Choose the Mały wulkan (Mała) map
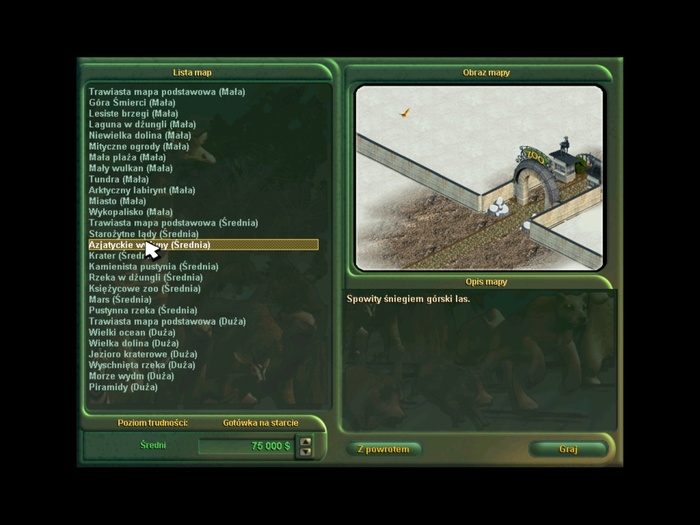The height and width of the screenshot is (525, 700). point(131,168)
